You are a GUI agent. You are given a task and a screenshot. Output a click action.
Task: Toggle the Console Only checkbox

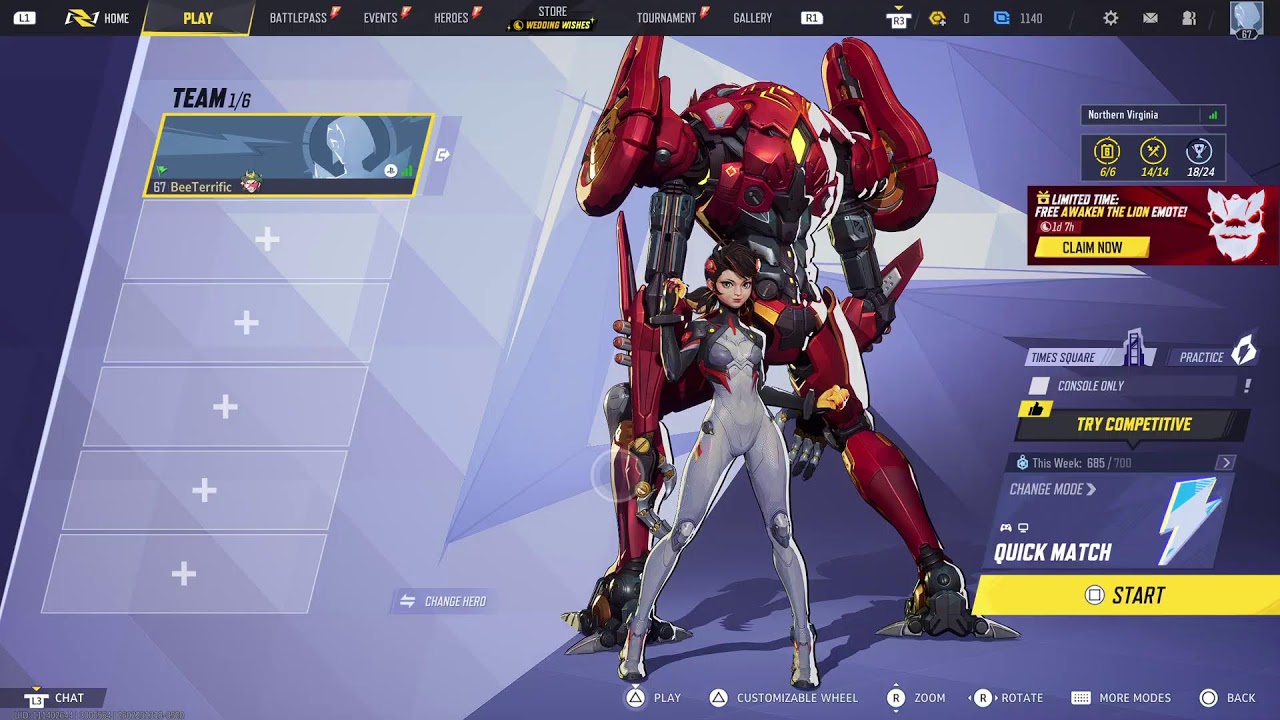pos(1040,386)
